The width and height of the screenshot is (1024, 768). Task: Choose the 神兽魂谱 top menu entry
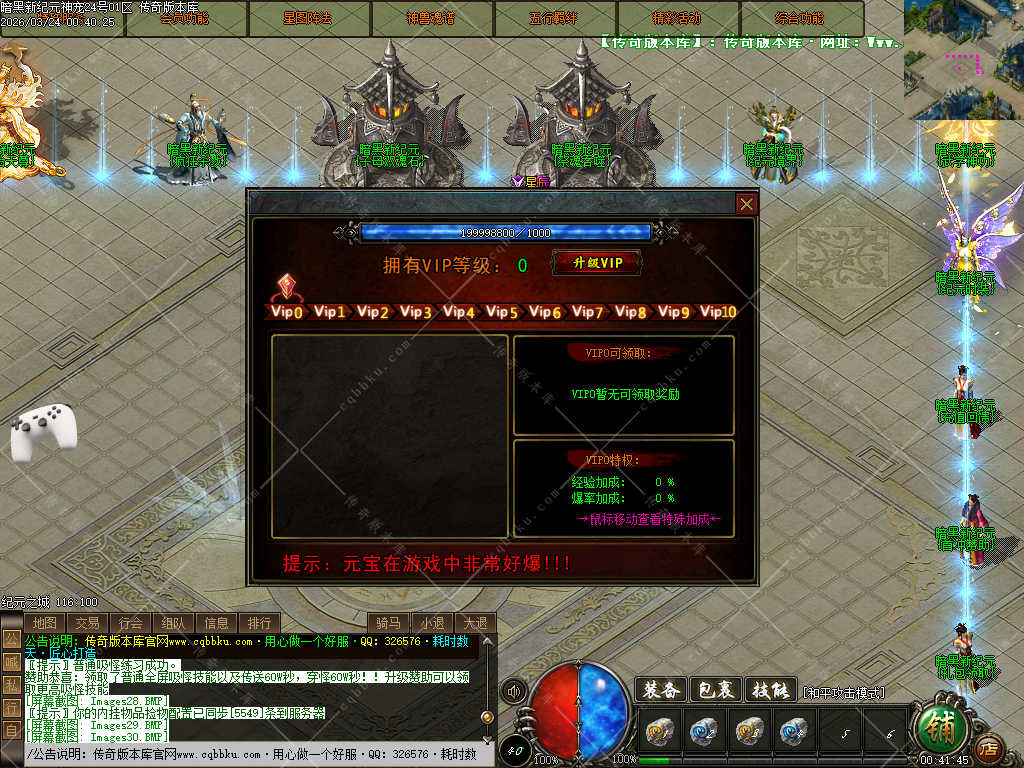(x=431, y=18)
